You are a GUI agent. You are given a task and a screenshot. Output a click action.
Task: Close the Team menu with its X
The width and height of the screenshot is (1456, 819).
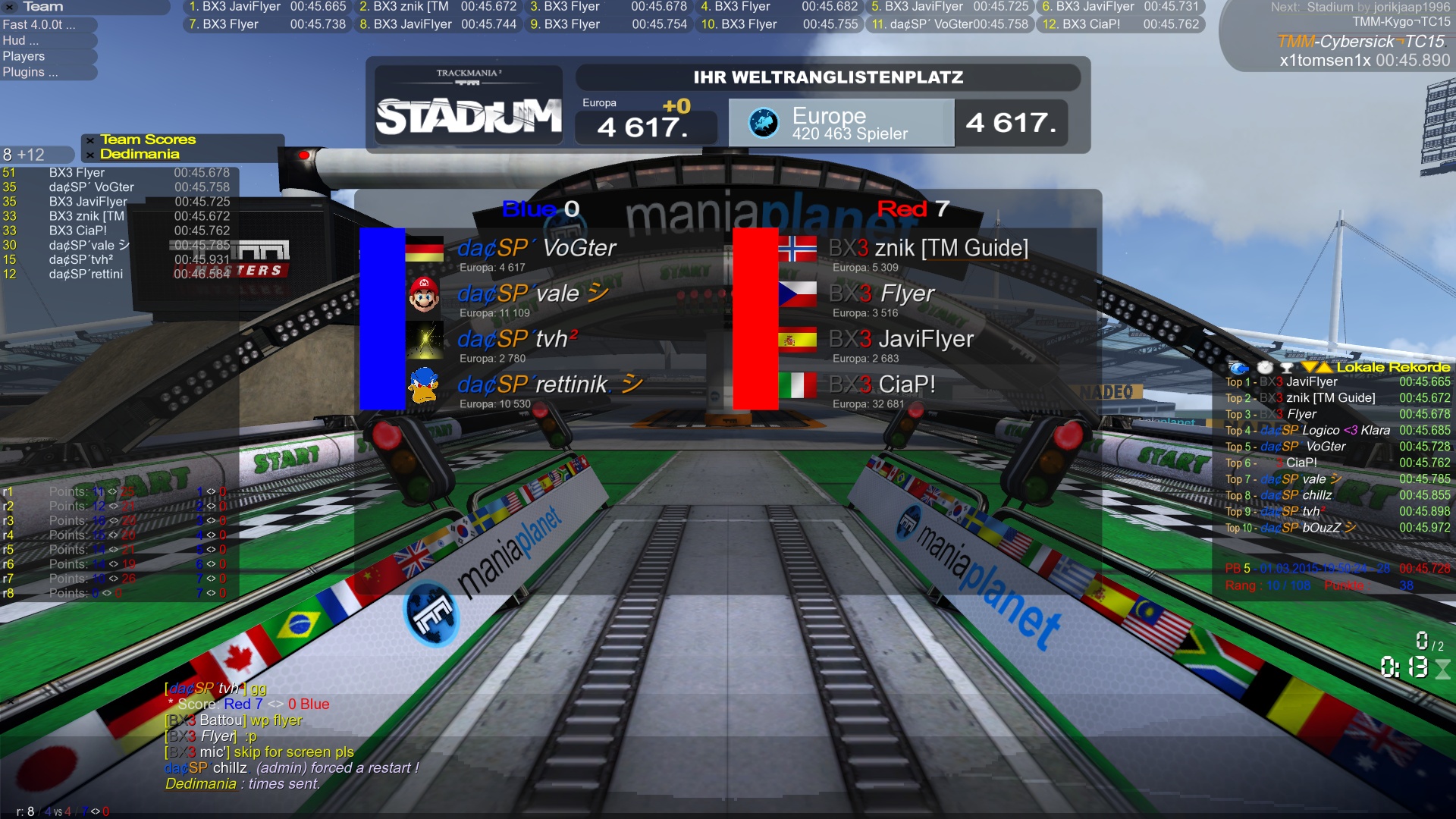11,7
